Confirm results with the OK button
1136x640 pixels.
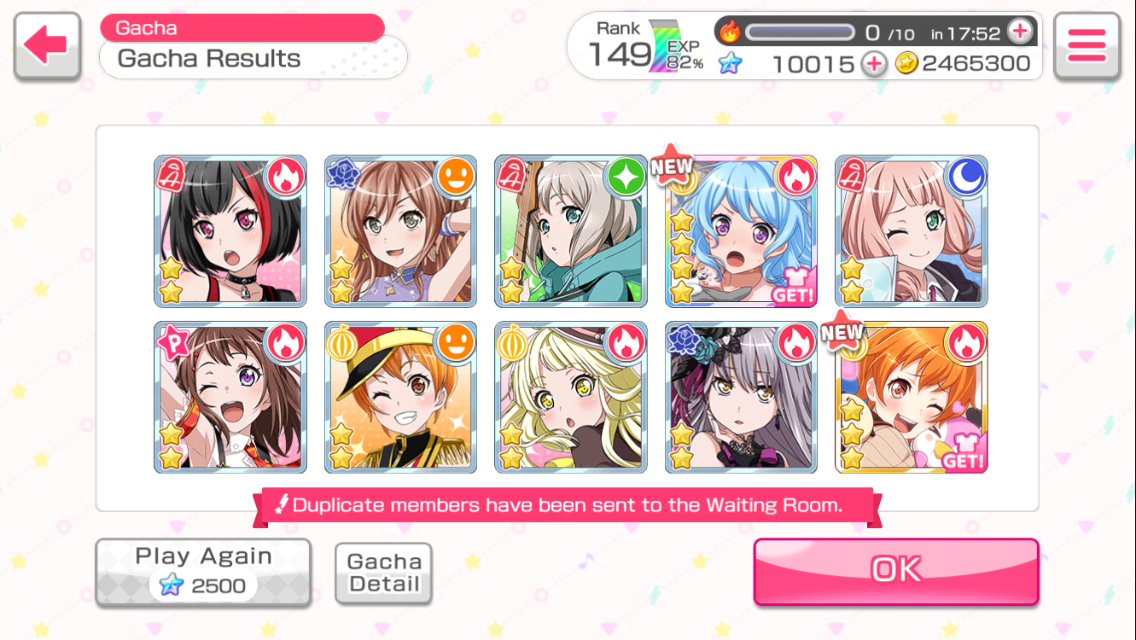(896, 570)
